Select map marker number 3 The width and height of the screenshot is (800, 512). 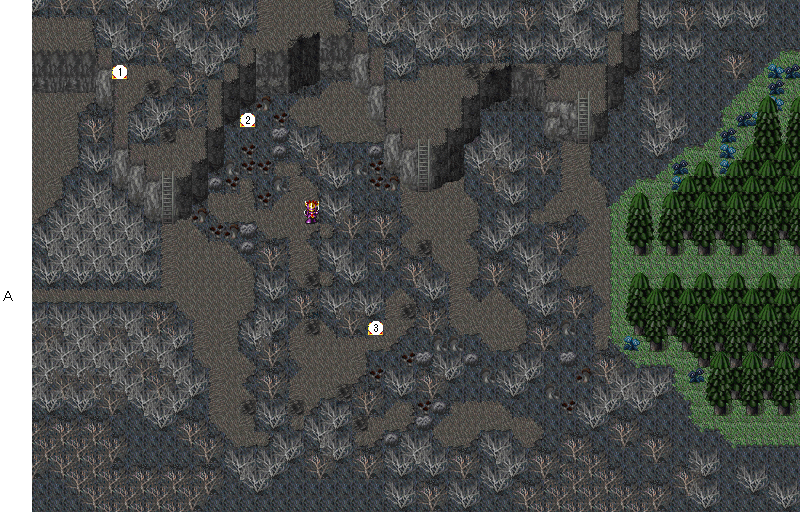375,328
